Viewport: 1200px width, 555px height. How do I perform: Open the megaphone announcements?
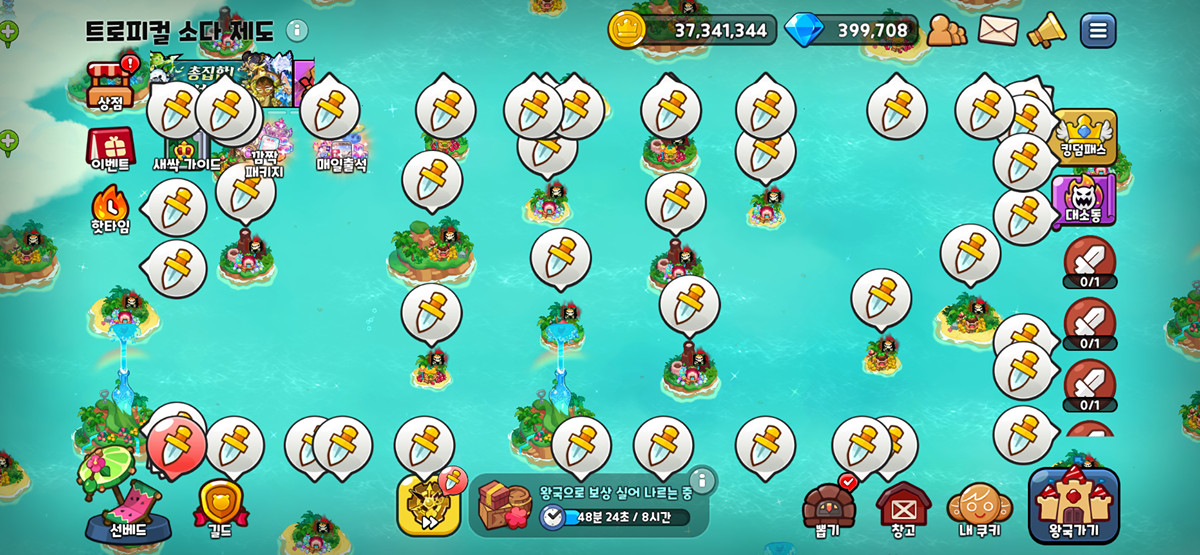pyautogui.click(x=1047, y=30)
